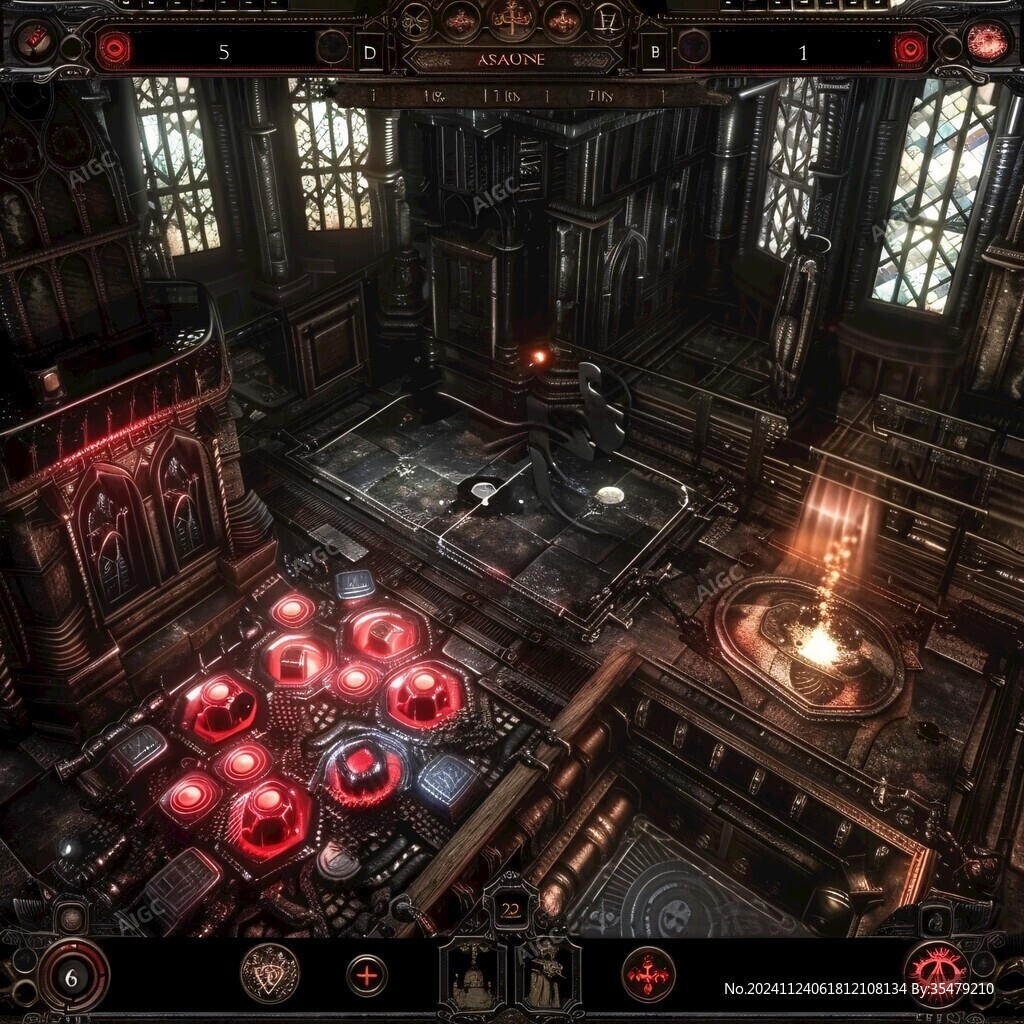Activate the shield crest ability icon
1024x1024 pixels.
click(270, 973)
